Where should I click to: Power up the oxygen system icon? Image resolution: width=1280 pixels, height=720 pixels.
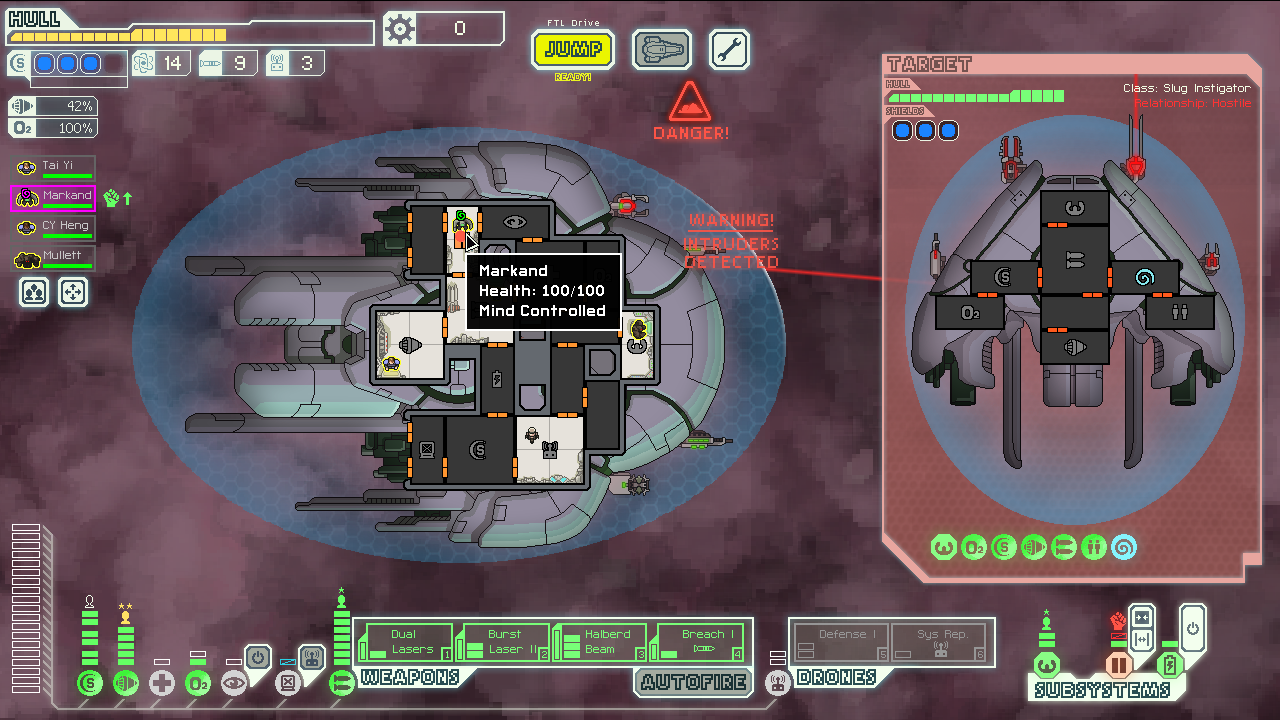[198, 683]
